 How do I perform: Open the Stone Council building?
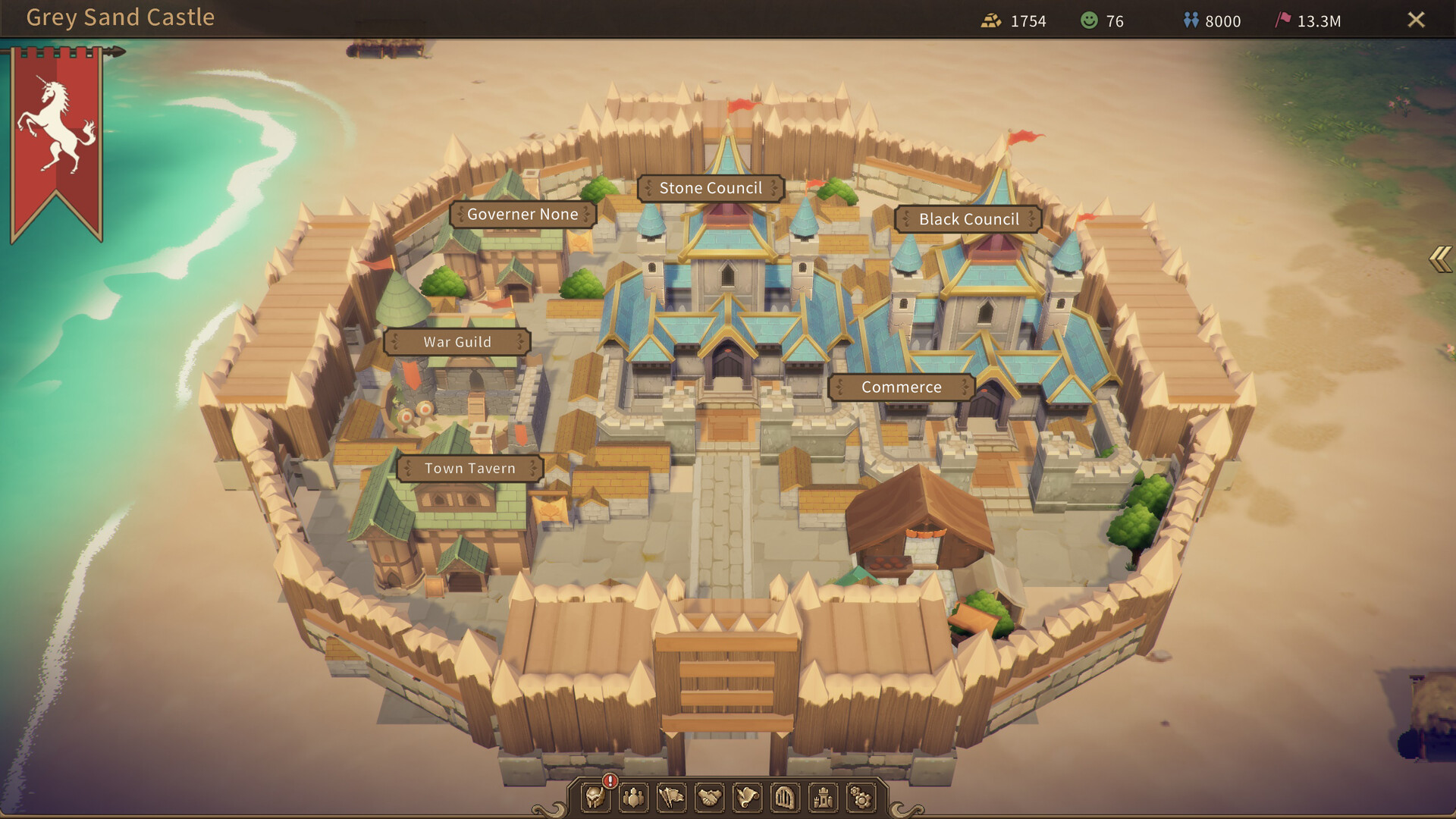tap(711, 187)
